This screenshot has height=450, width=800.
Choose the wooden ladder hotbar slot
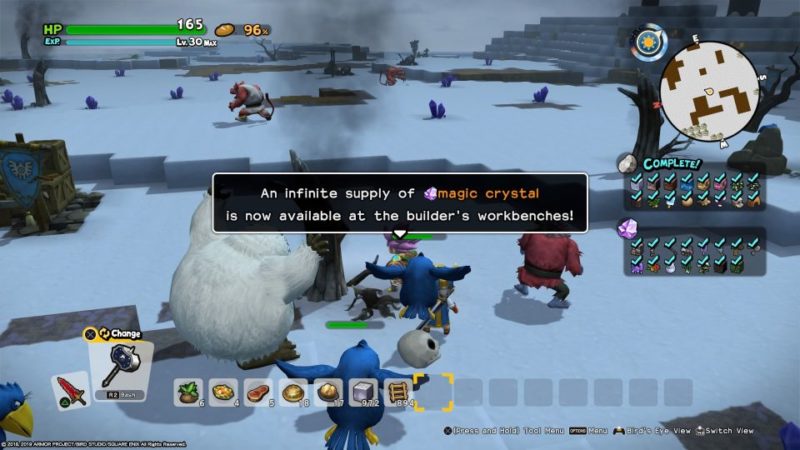(398, 392)
